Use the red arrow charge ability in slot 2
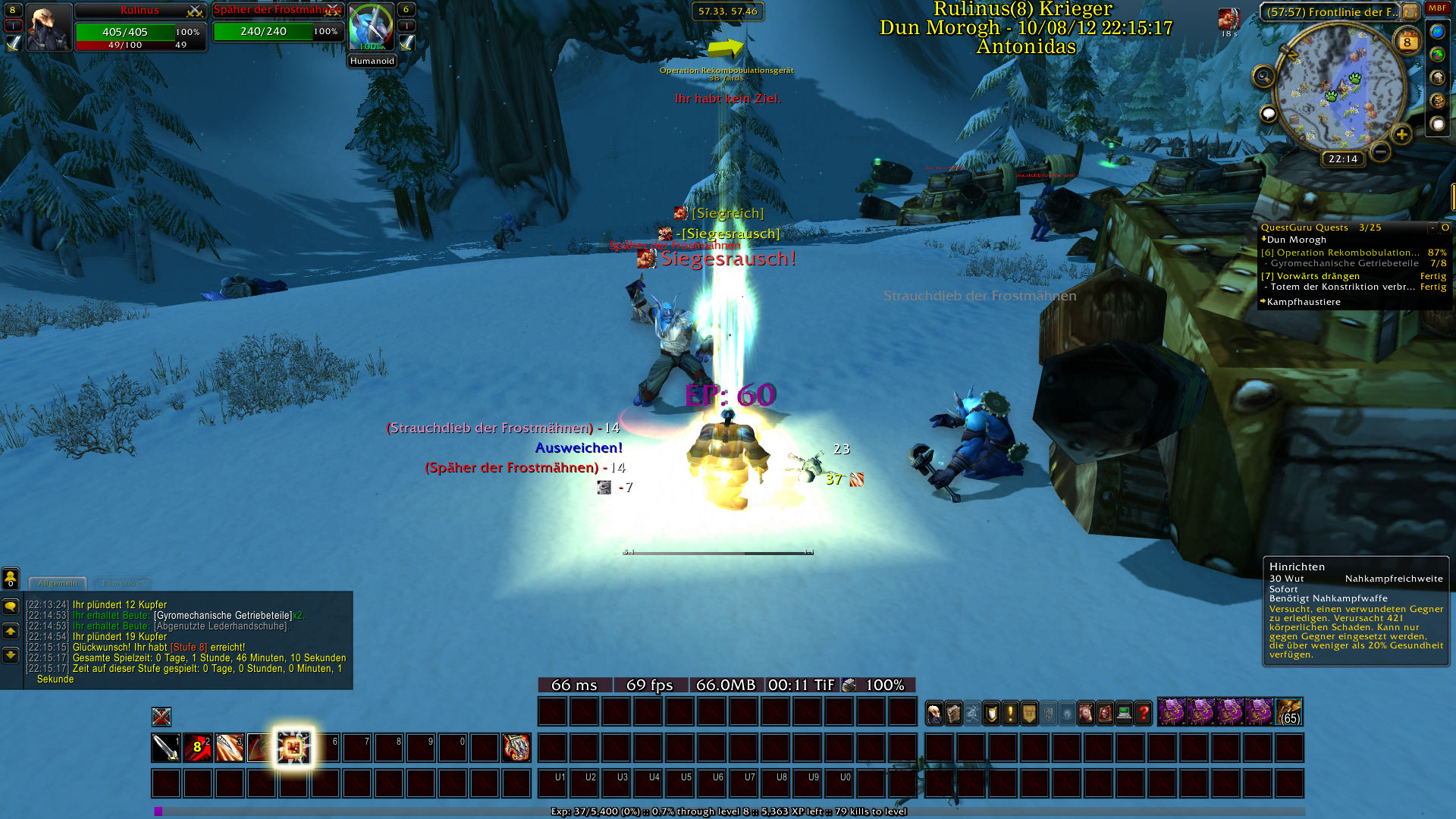Viewport: 1456px width, 819px height. click(x=197, y=748)
